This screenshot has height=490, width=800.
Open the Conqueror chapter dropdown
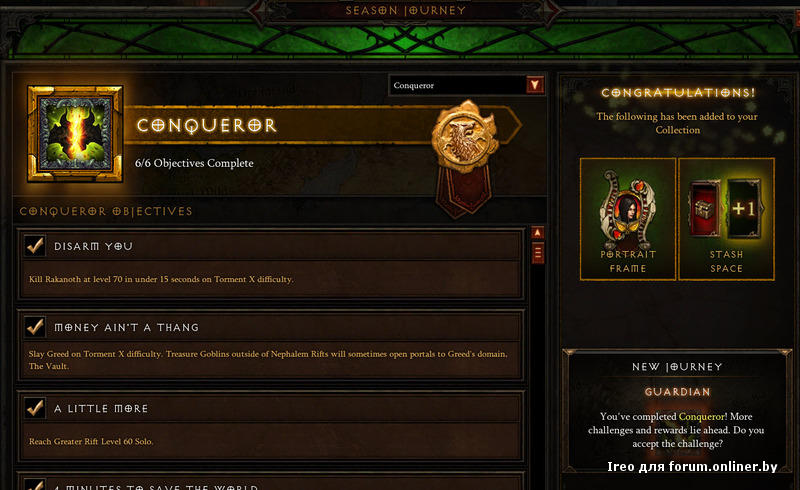click(535, 85)
